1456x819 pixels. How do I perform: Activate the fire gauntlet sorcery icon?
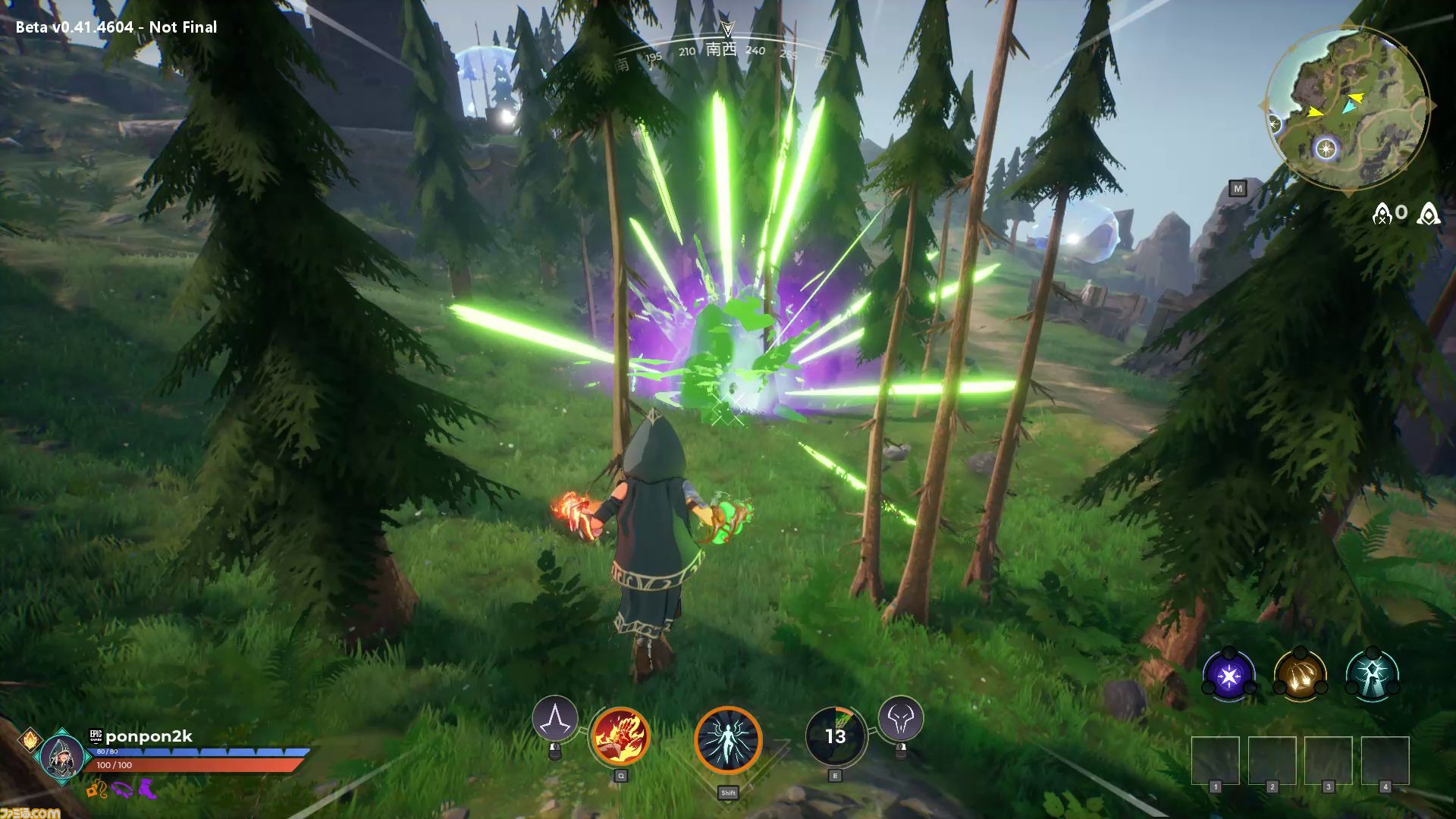point(620,736)
